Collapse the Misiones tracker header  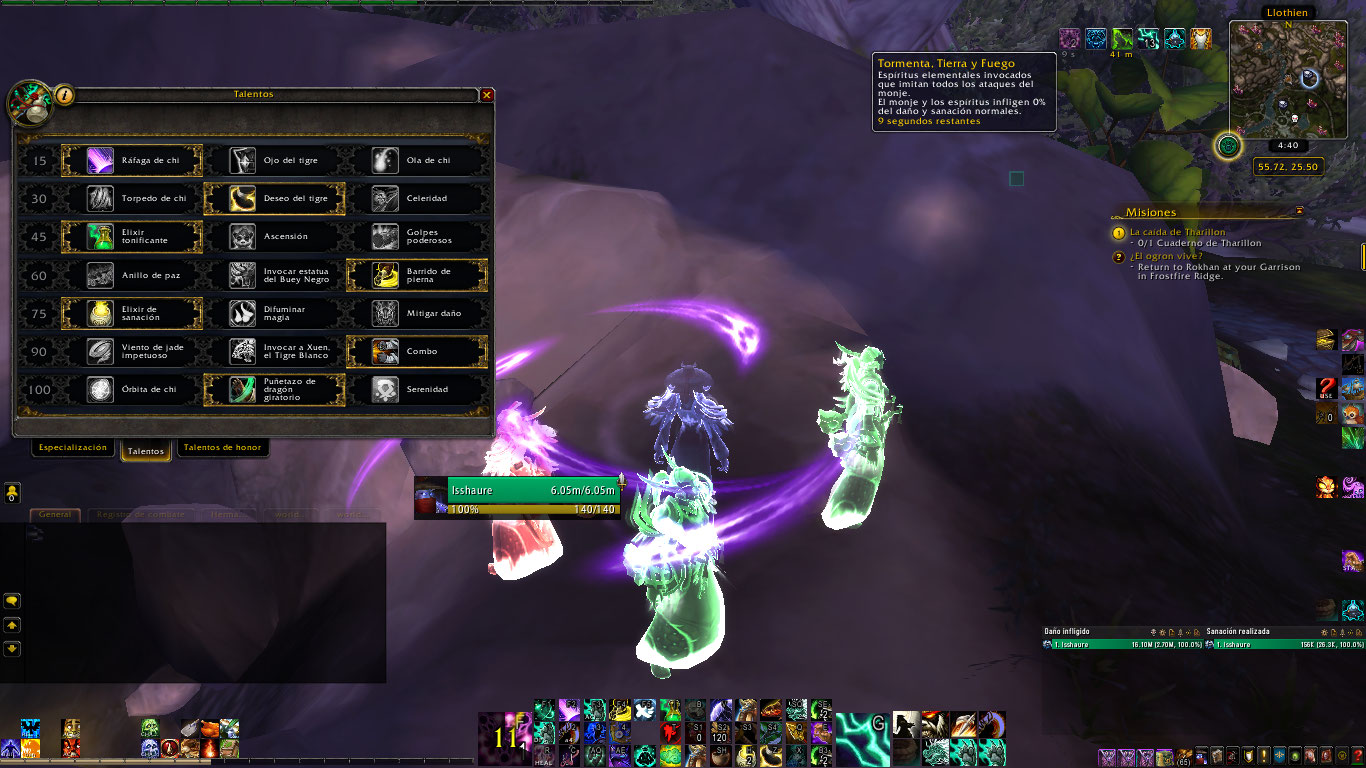click(1299, 211)
